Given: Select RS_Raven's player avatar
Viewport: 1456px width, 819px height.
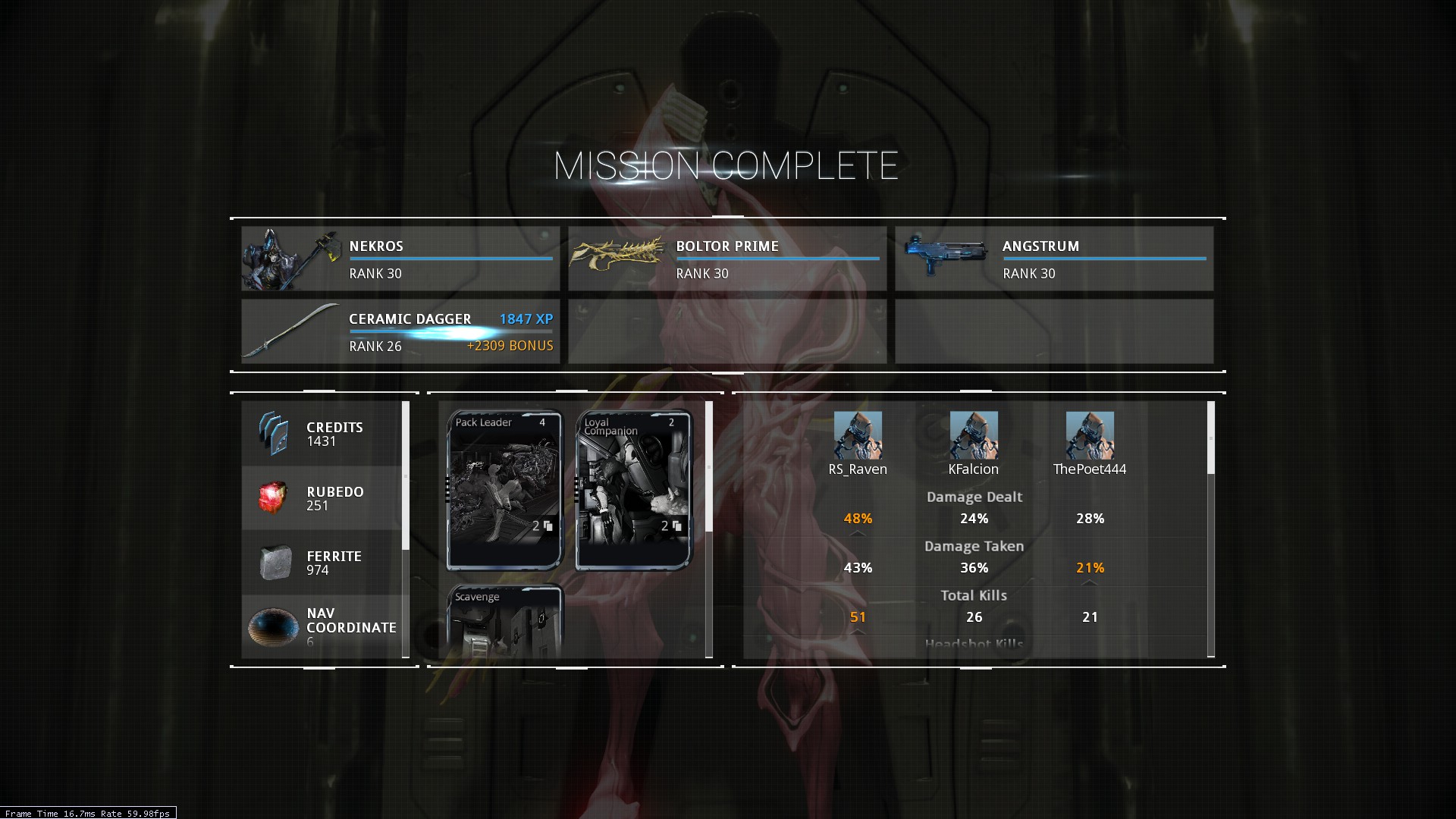Looking at the screenshot, I should [x=858, y=435].
